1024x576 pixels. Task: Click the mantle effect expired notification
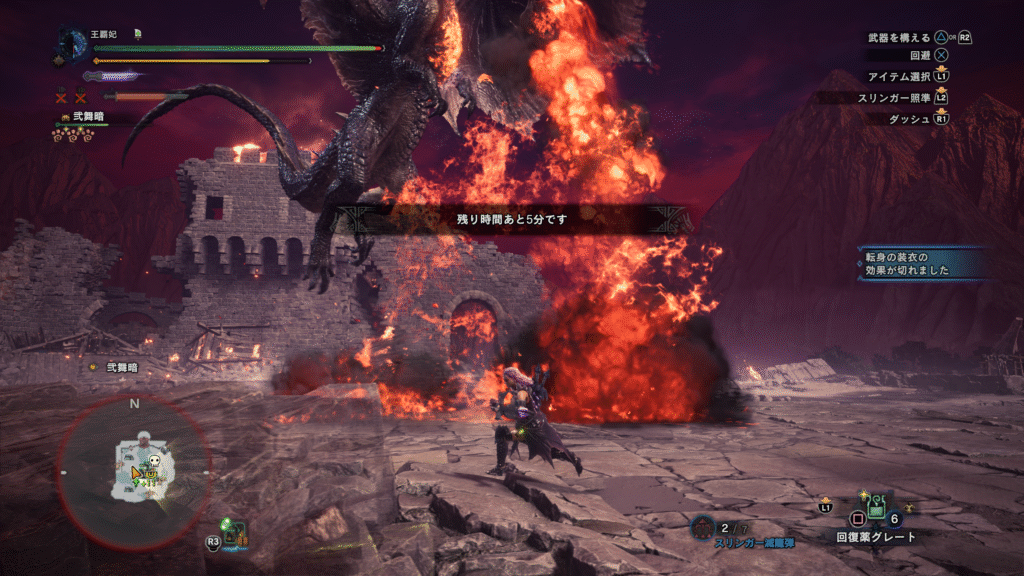(x=922, y=263)
